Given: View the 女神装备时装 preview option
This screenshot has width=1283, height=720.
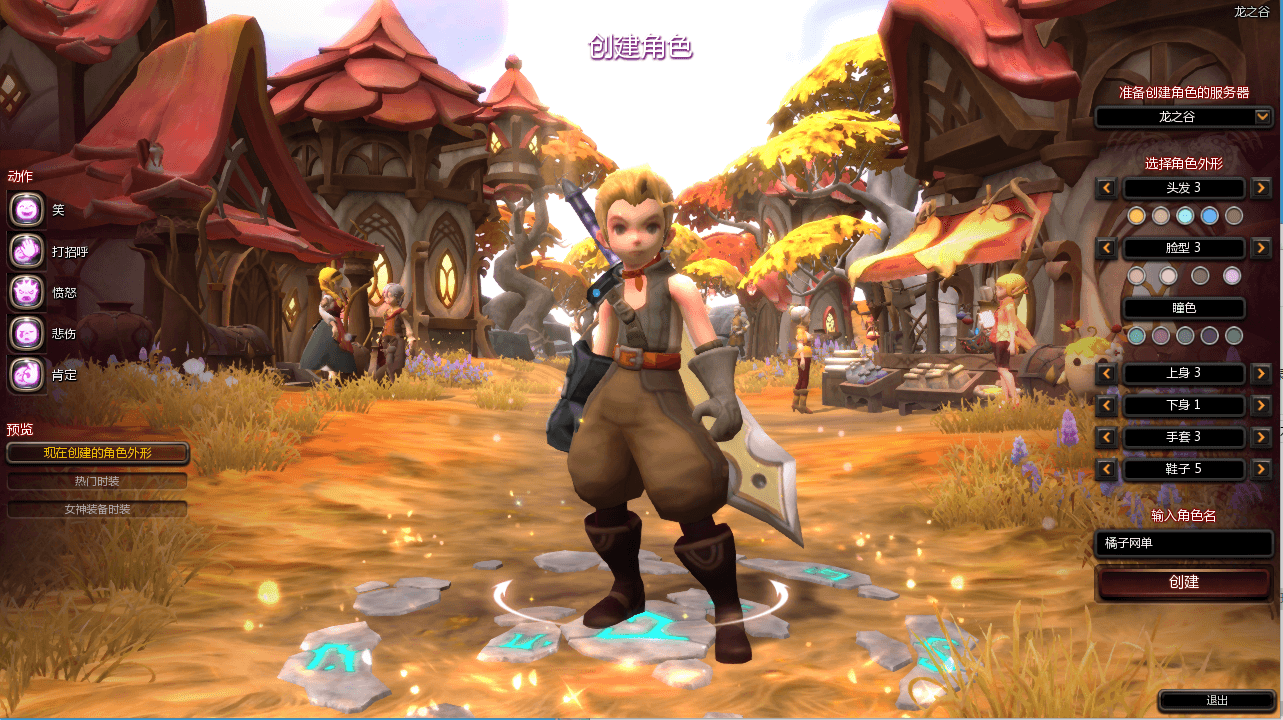Looking at the screenshot, I should point(96,510).
